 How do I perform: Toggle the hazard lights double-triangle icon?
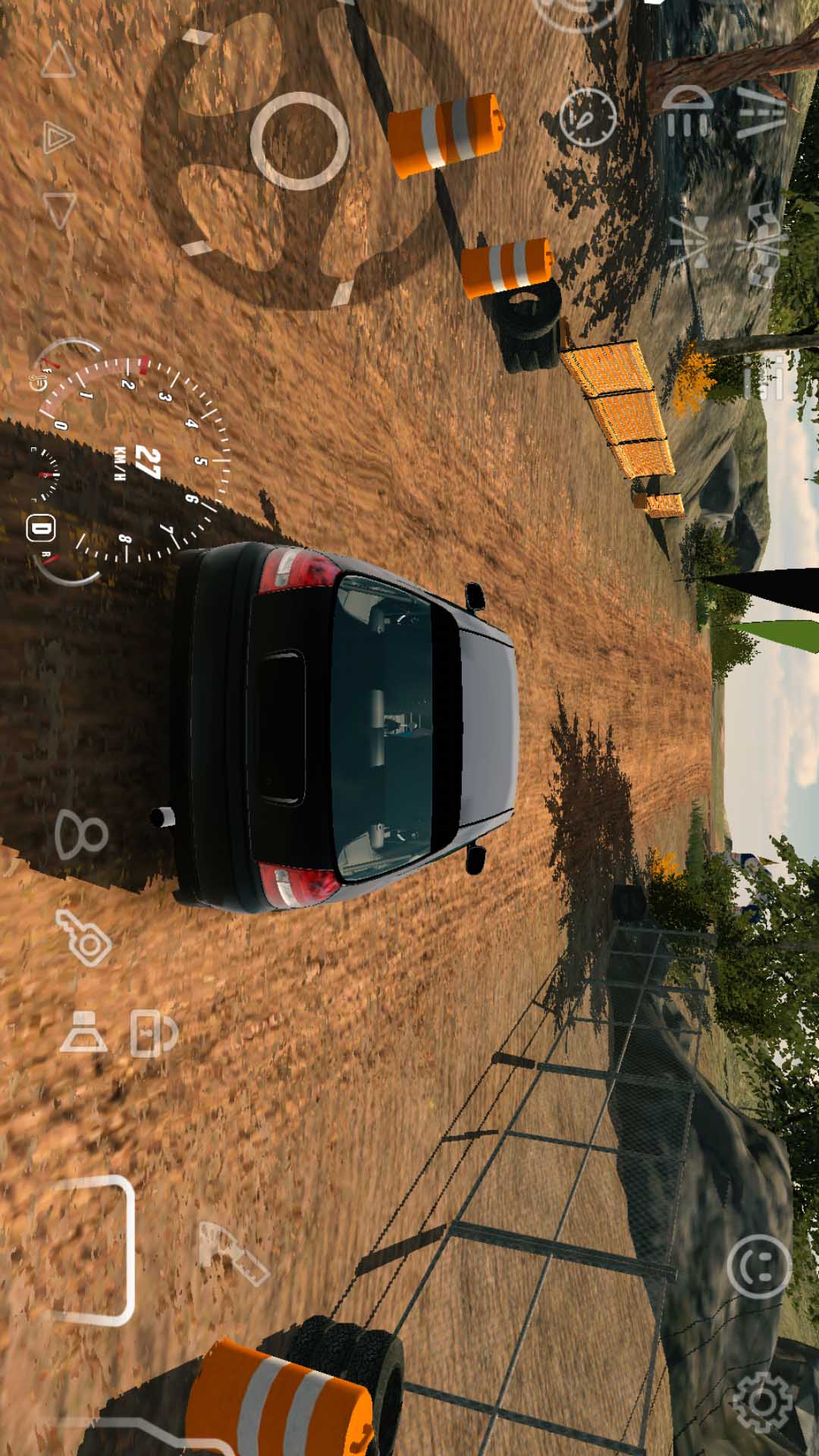pyautogui.click(x=58, y=138)
